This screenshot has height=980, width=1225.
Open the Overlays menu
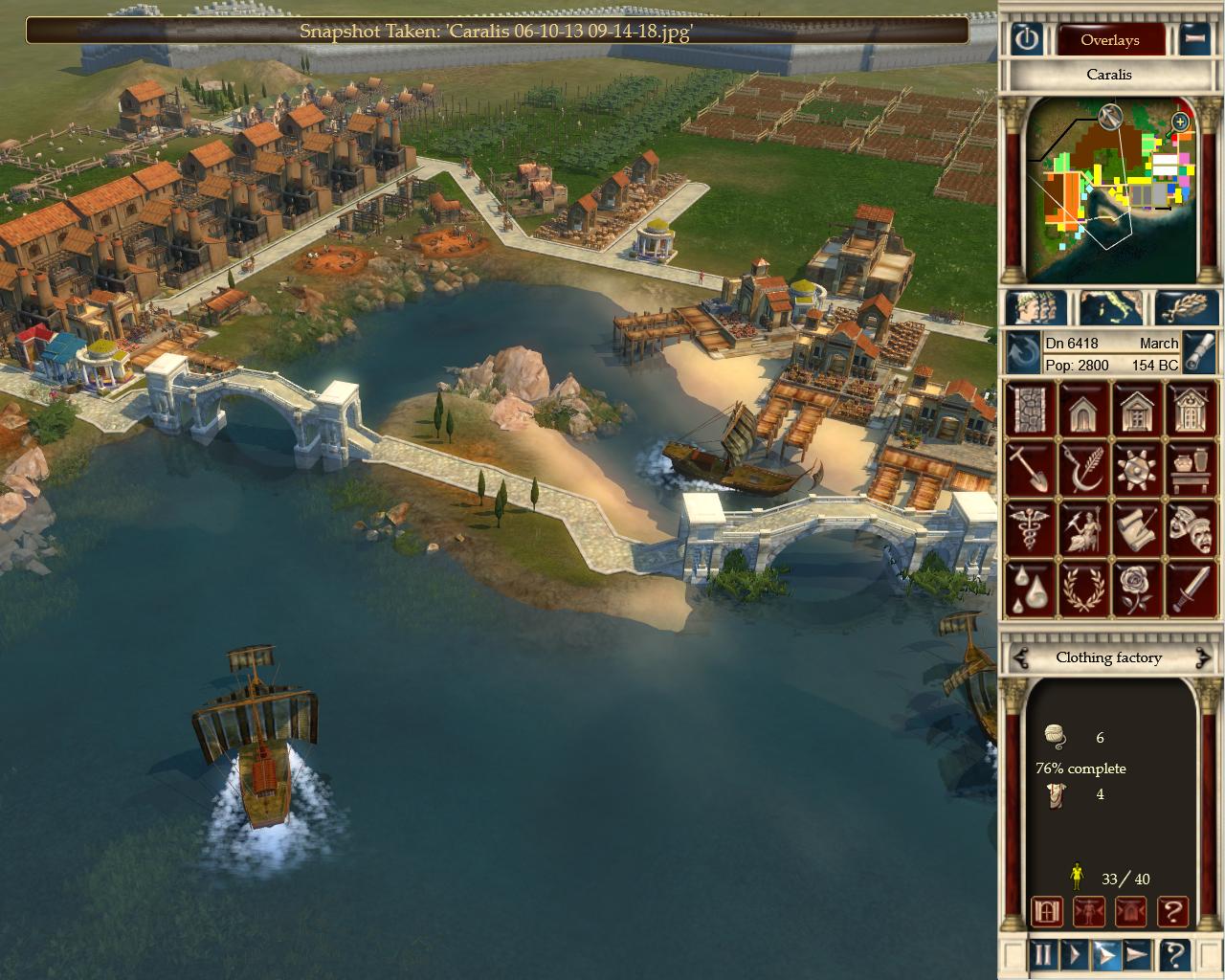point(1109,40)
